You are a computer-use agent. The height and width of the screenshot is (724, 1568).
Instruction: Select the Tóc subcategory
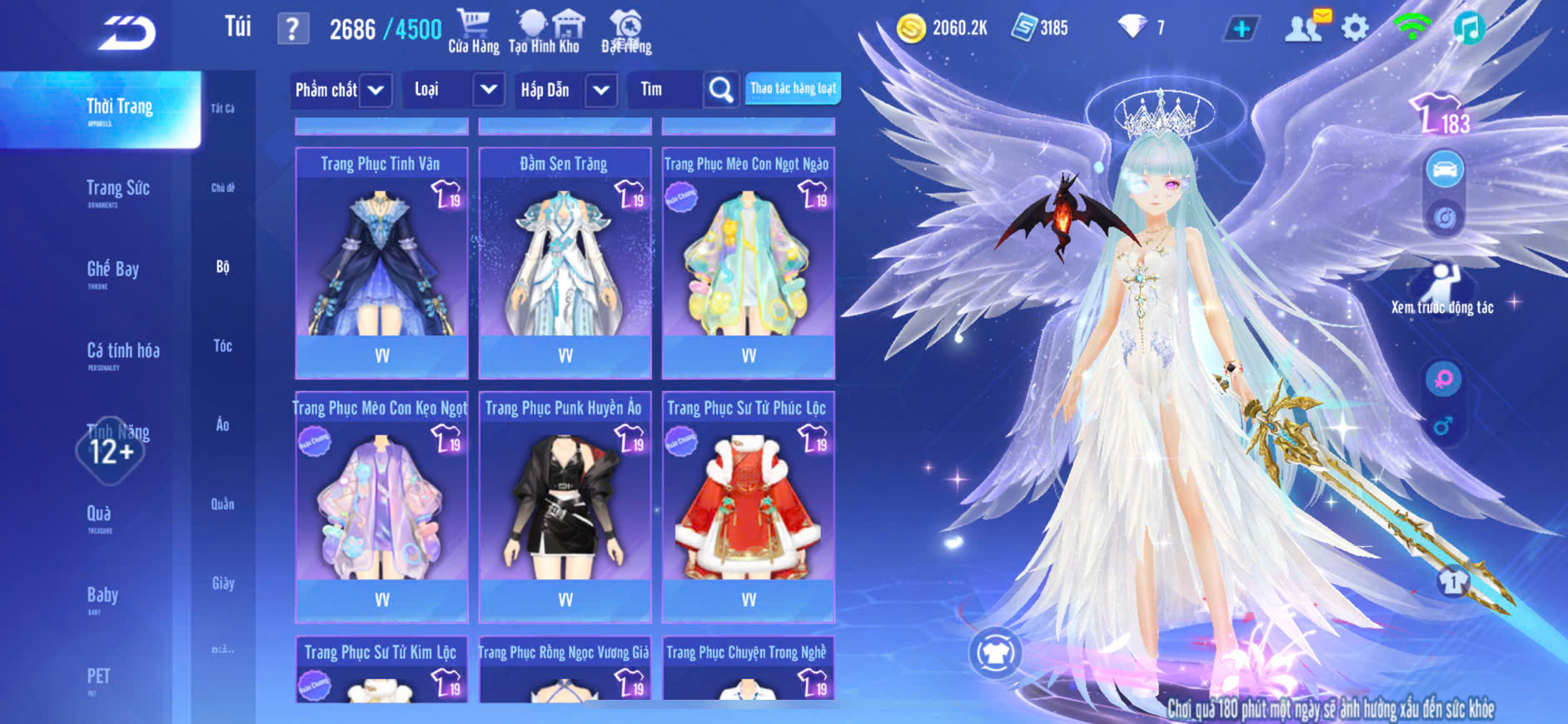222,345
